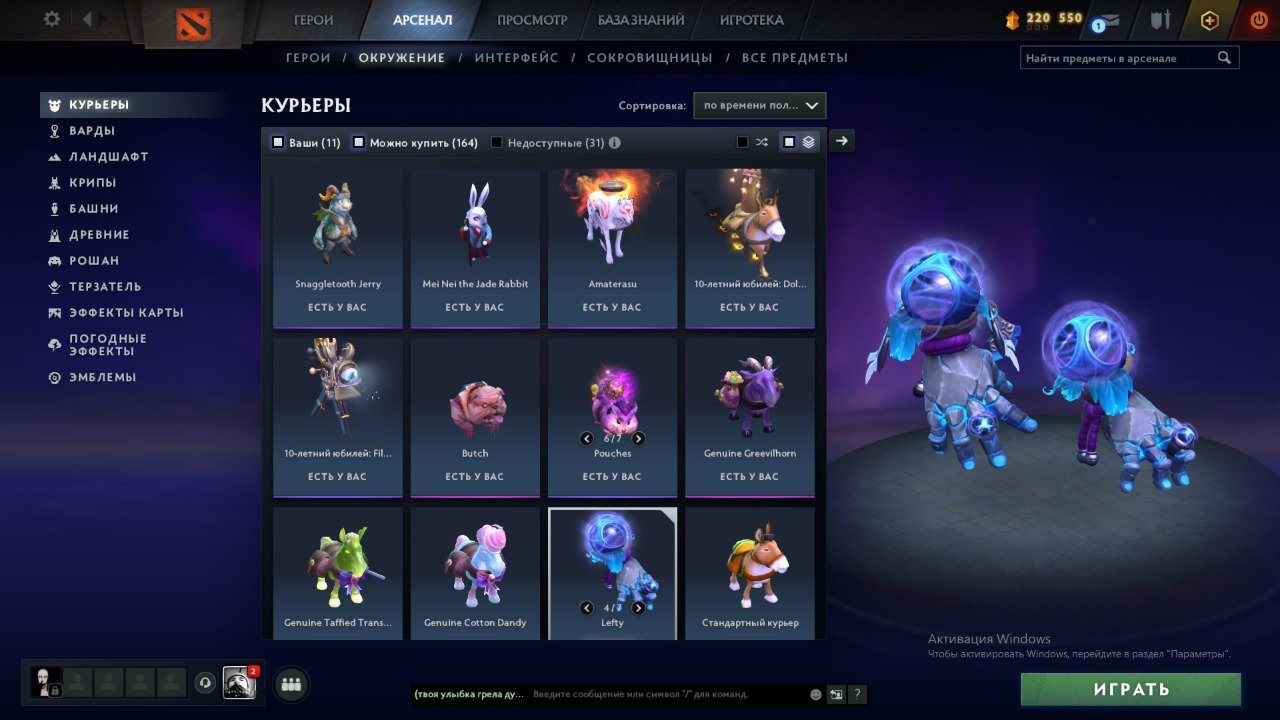This screenshot has height=720, width=1280.
Task: Open notifications via the envelope icon
Action: point(1103,18)
